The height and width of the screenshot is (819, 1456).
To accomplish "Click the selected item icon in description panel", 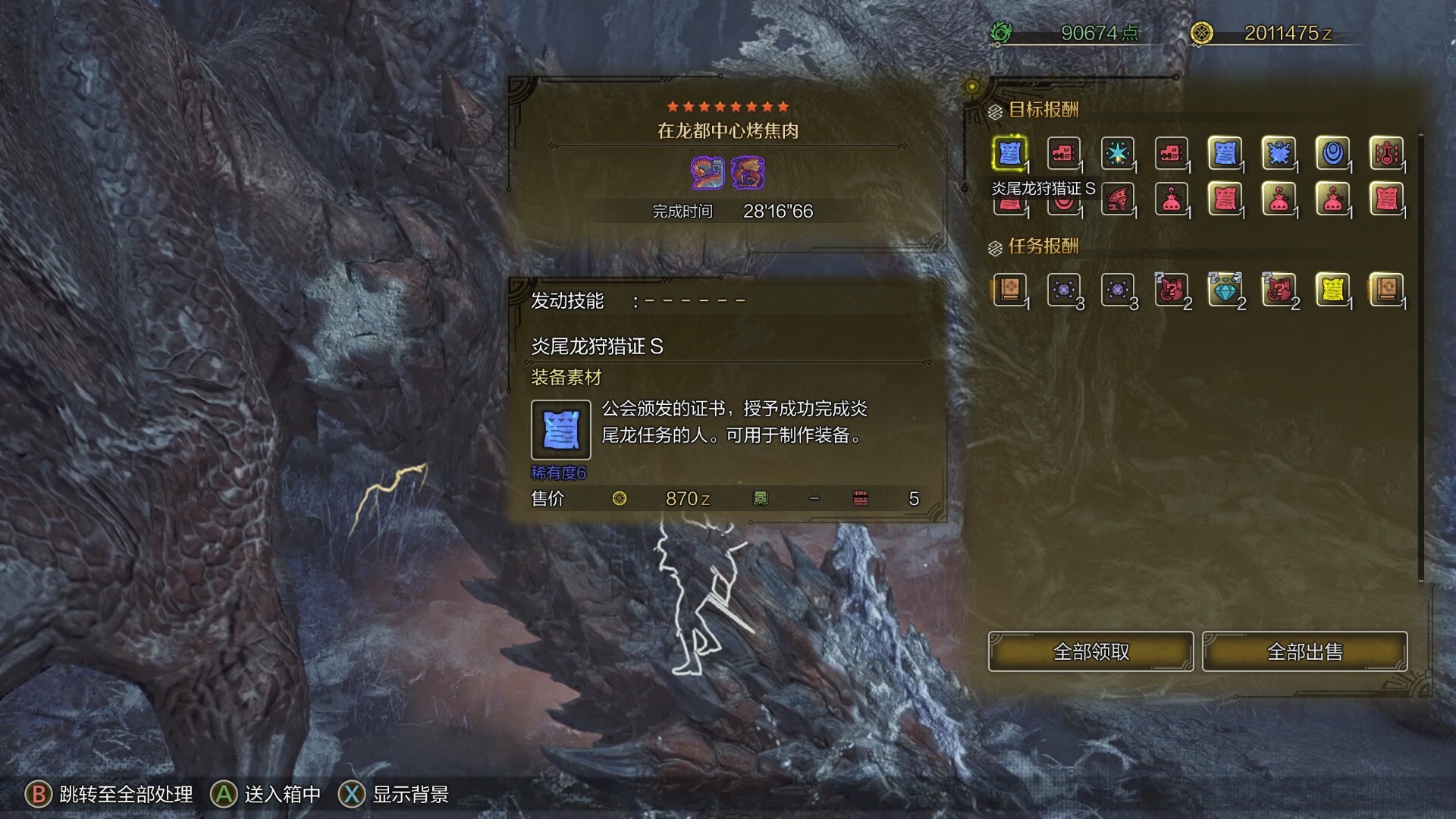I will coord(560,430).
